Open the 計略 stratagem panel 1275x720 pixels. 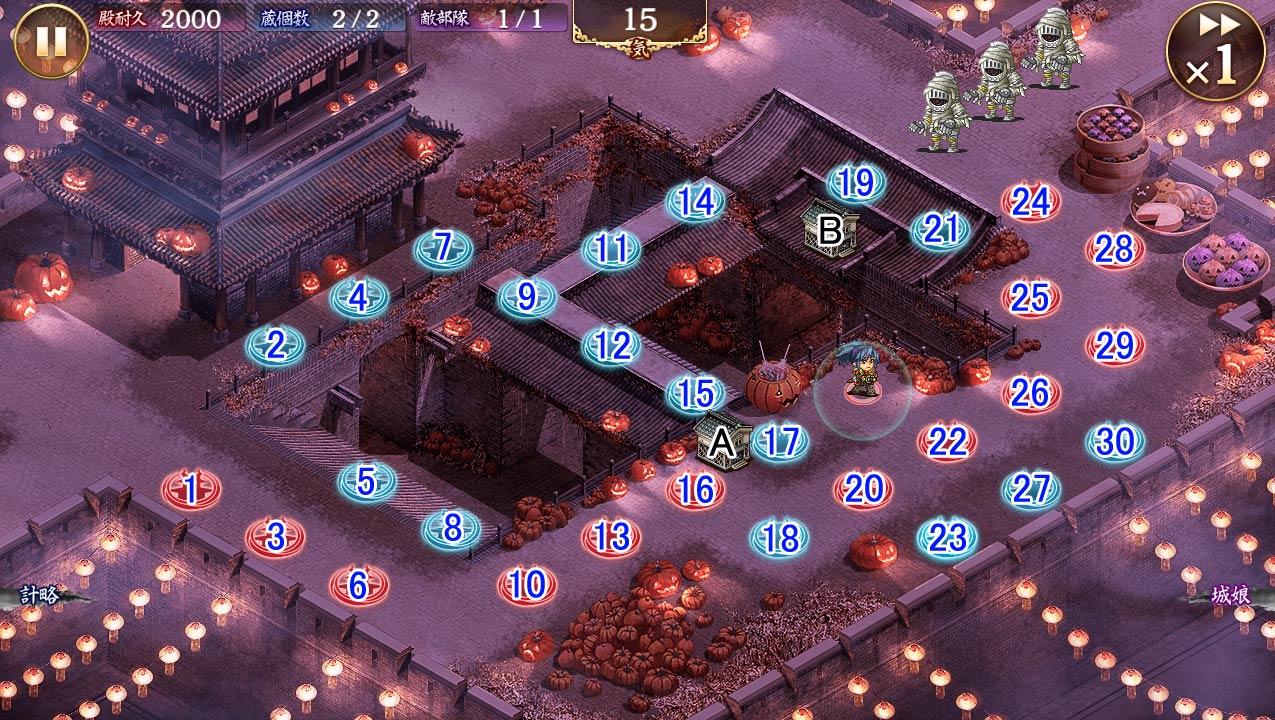click(40, 596)
